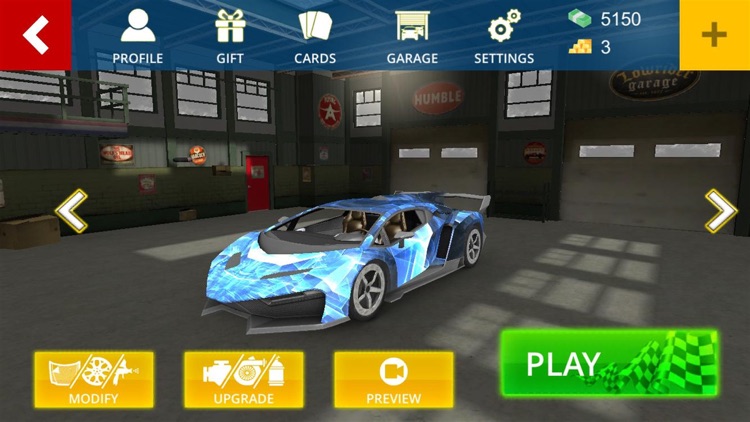Screen dimensions: 750x422
Task: Open the Settings menu
Action: (504, 37)
